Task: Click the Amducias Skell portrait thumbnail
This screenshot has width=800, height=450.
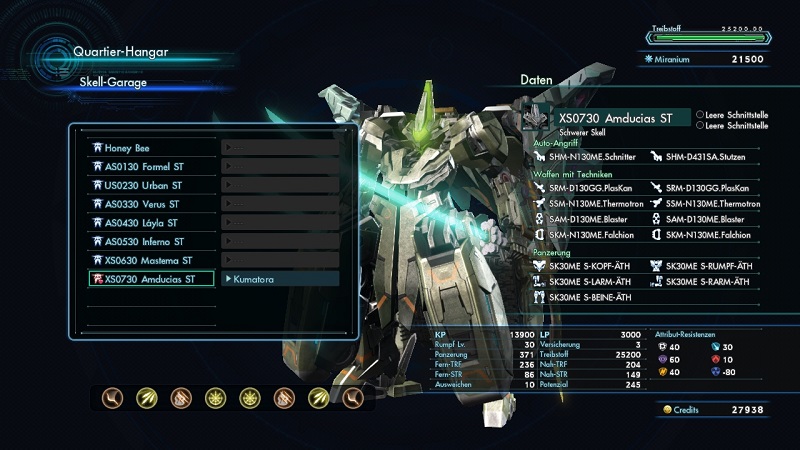Action: (x=537, y=119)
